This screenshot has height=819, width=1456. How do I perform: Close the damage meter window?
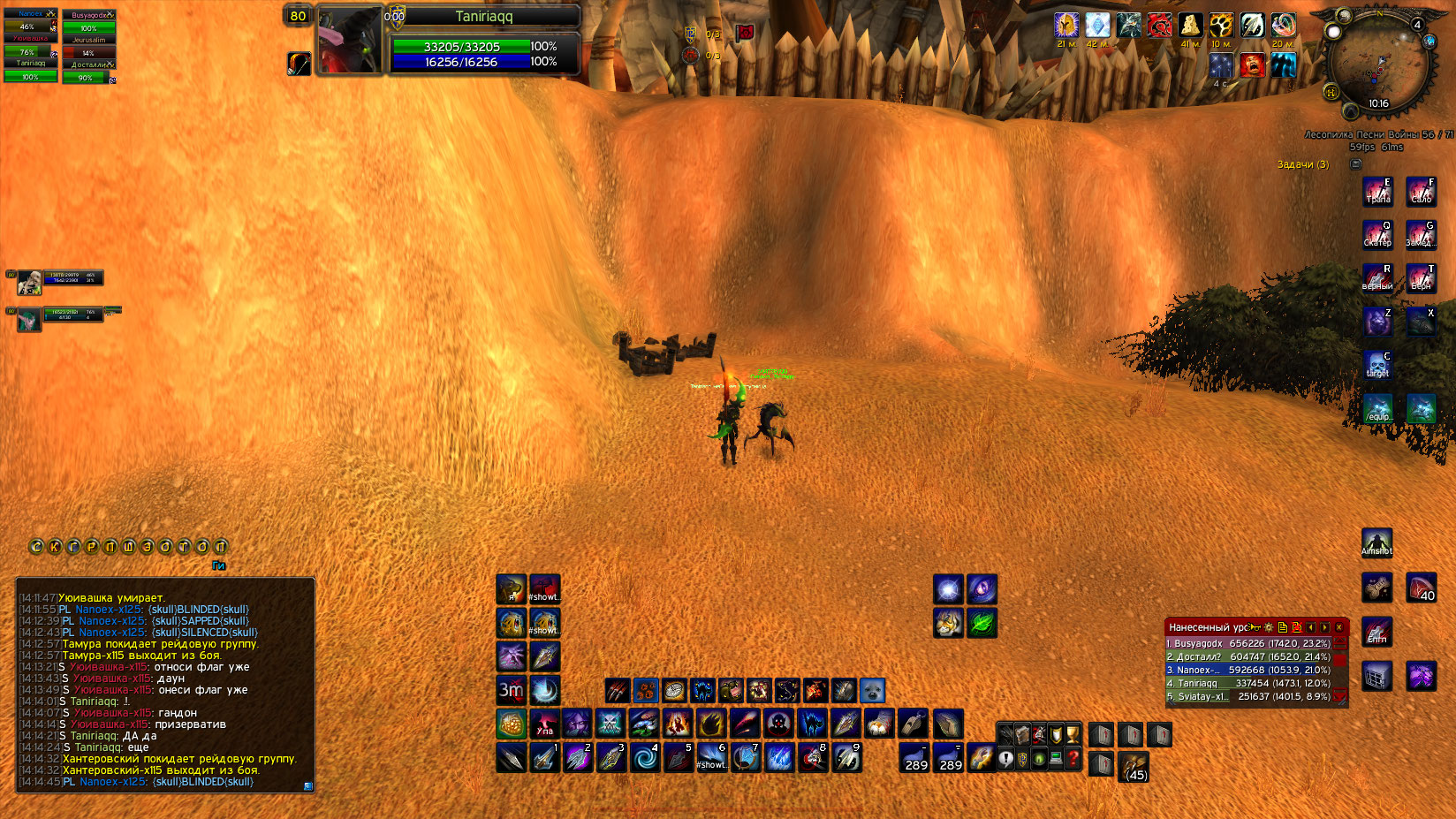1339,627
